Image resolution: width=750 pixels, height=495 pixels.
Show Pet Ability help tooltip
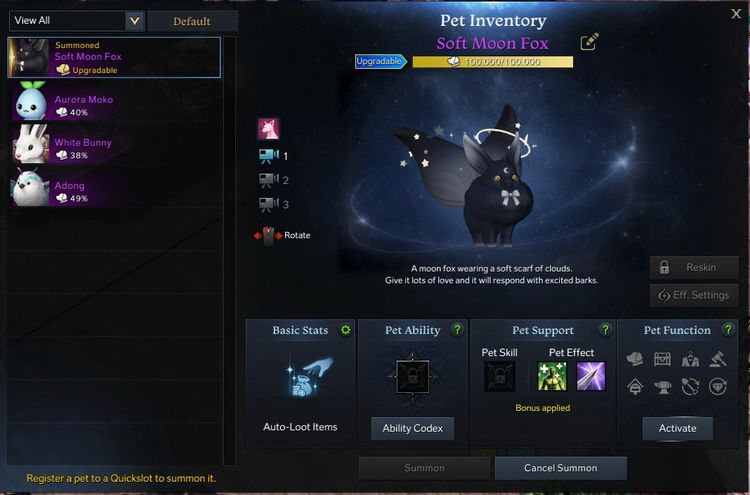[x=458, y=330]
